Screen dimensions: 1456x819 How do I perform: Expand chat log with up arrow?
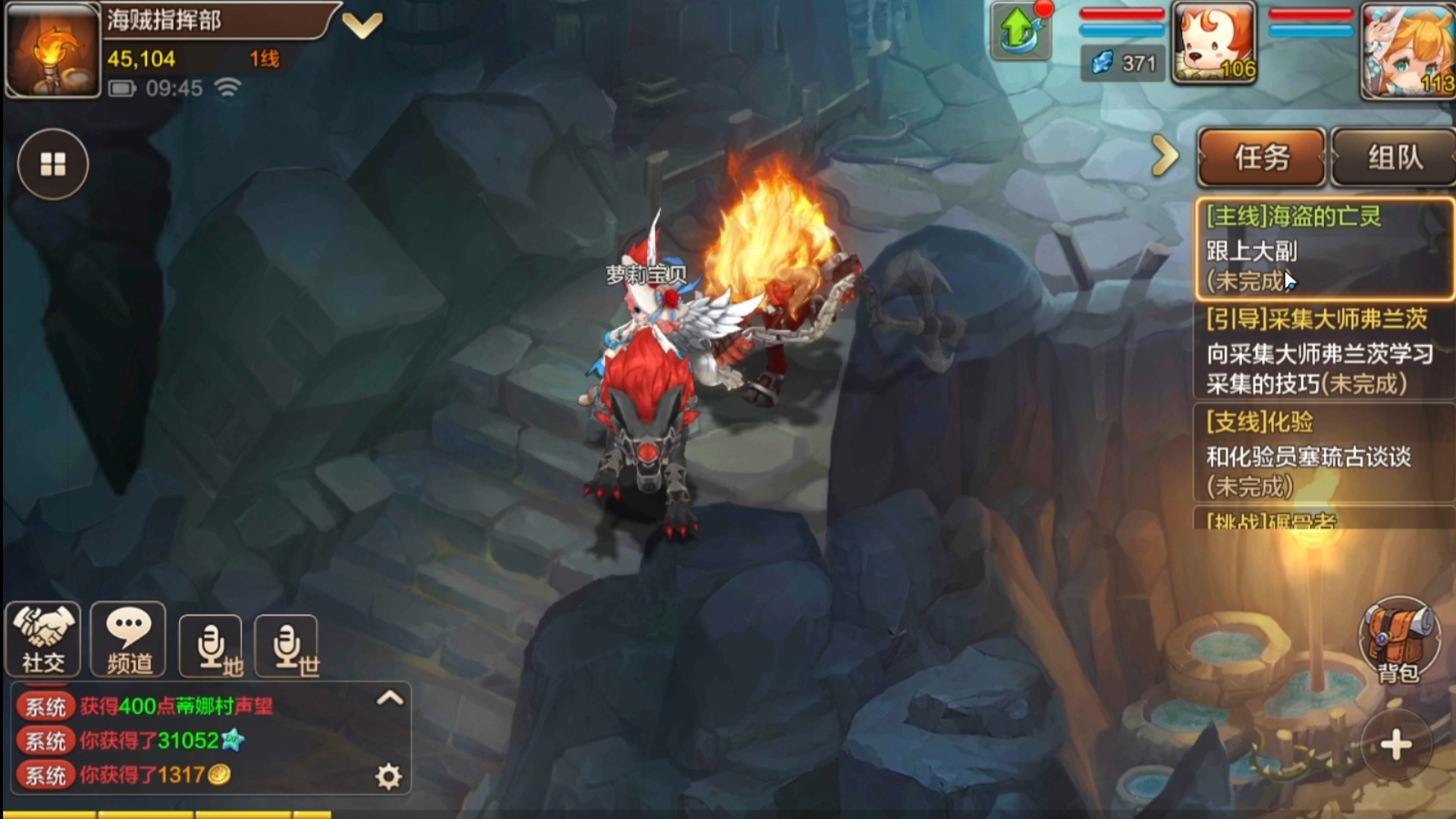[390, 698]
